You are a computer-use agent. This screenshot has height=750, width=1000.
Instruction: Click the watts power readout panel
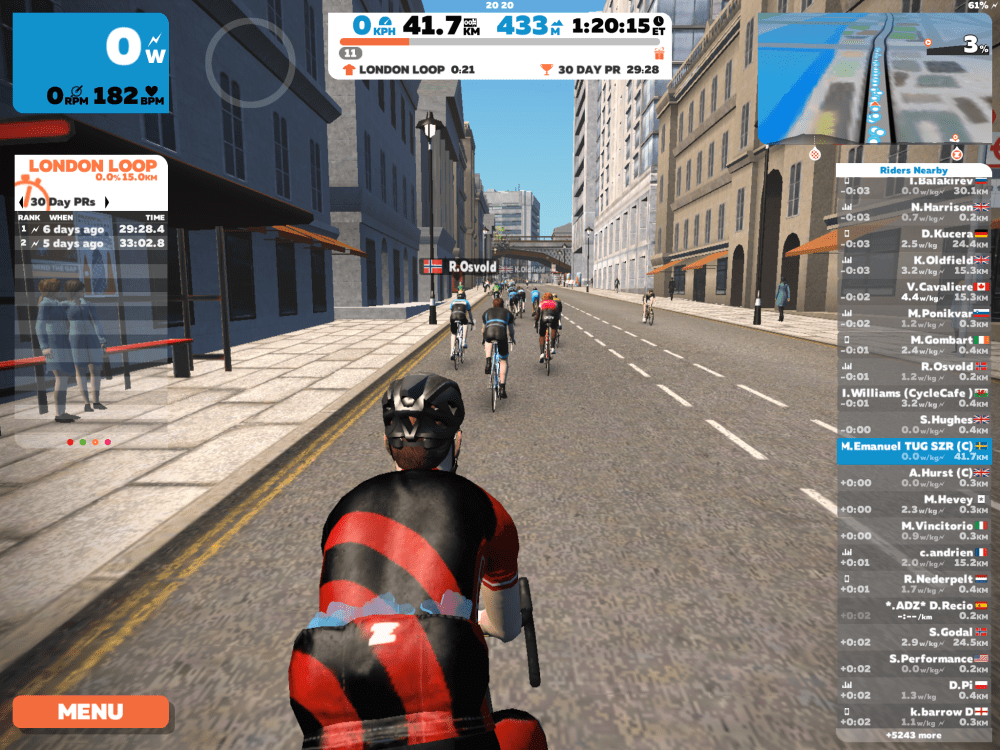91,62
